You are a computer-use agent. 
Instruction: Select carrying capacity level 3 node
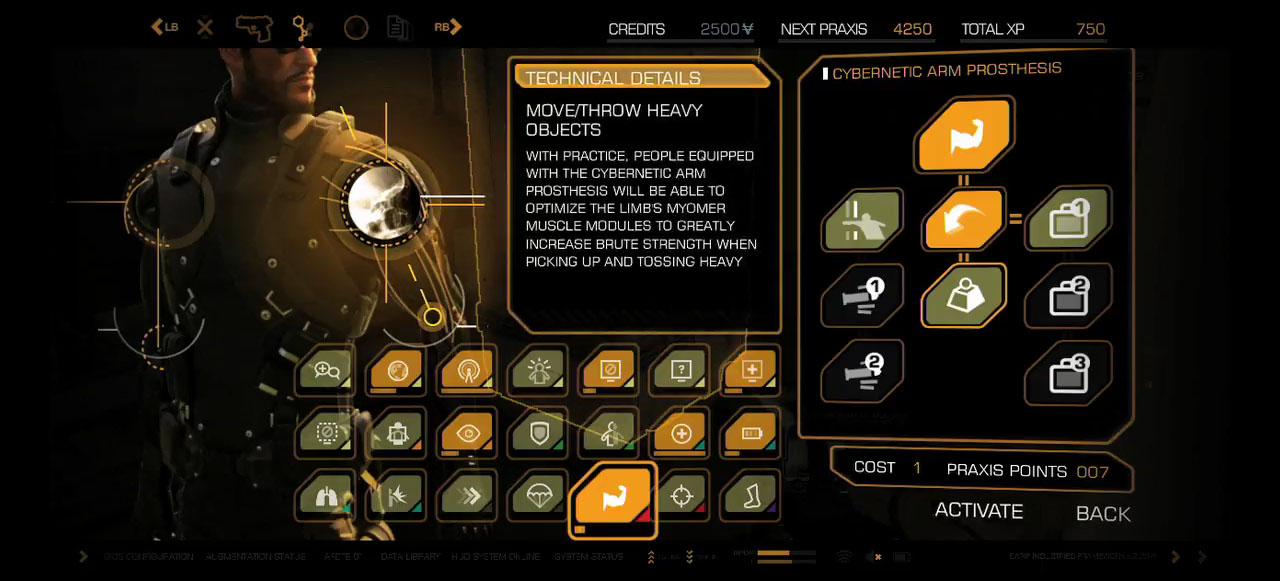point(1068,372)
